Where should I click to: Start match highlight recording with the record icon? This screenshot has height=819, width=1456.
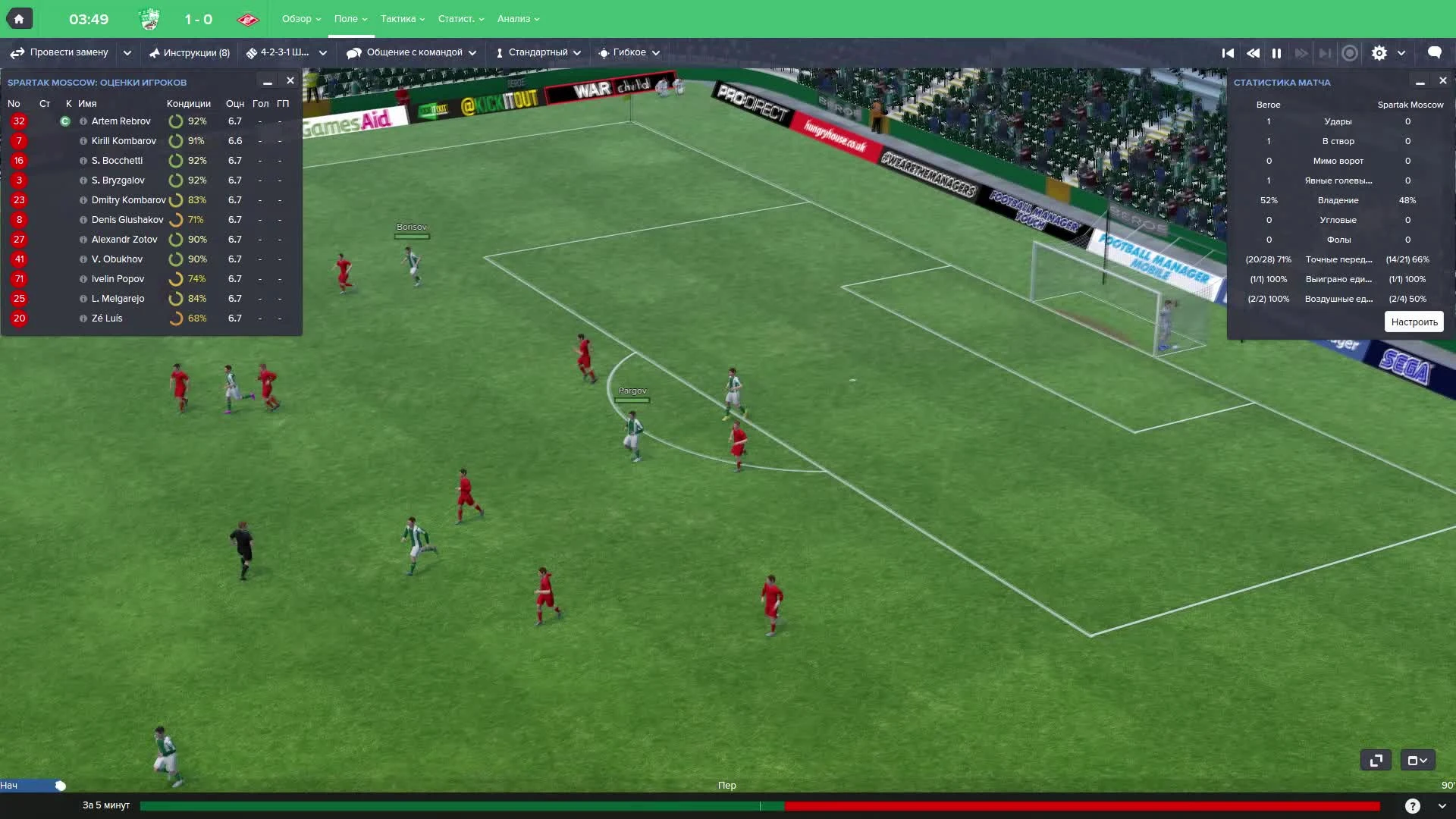(x=1350, y=53)
